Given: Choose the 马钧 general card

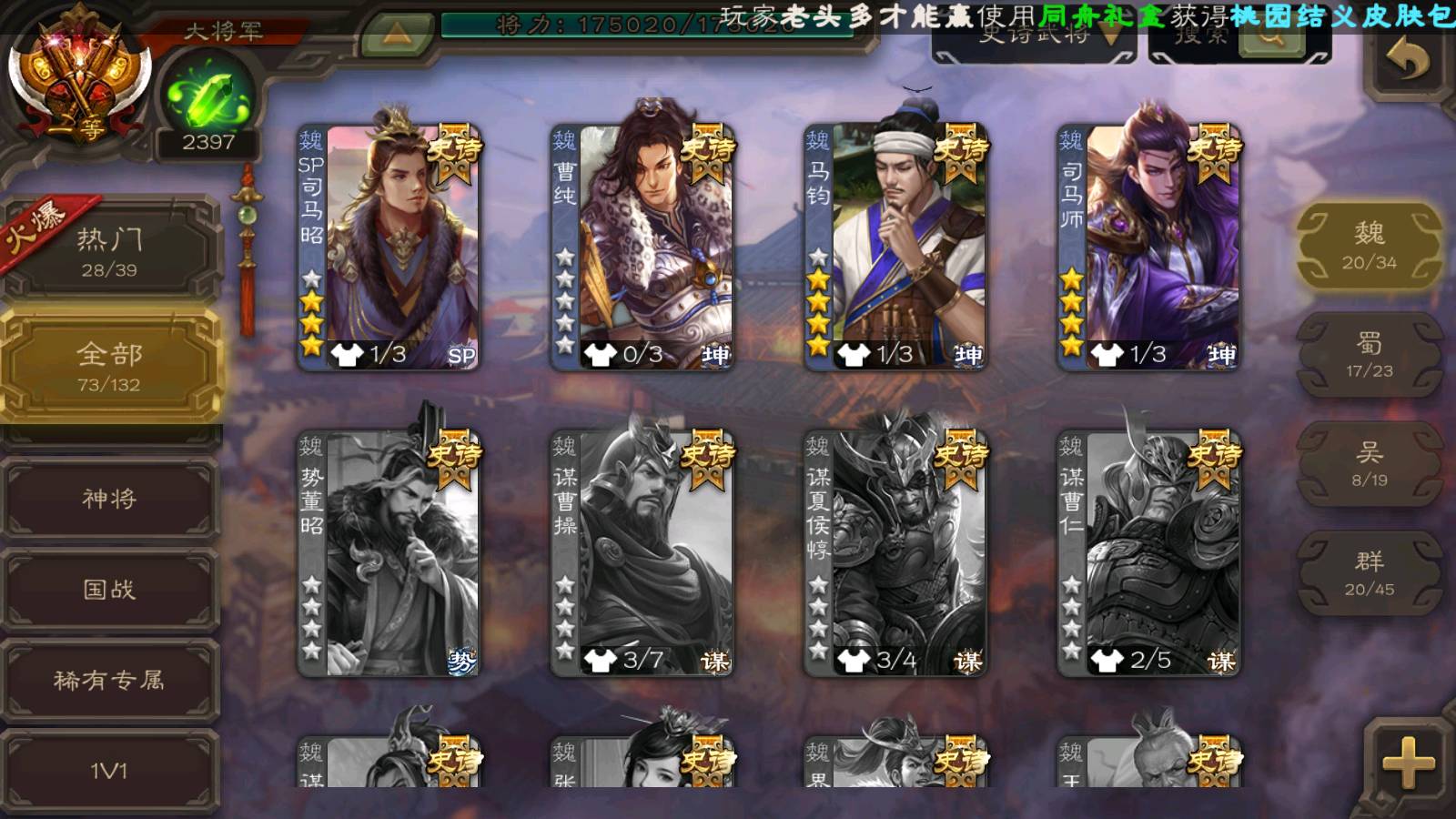Looking at the screenshot, I should point(895,248).
